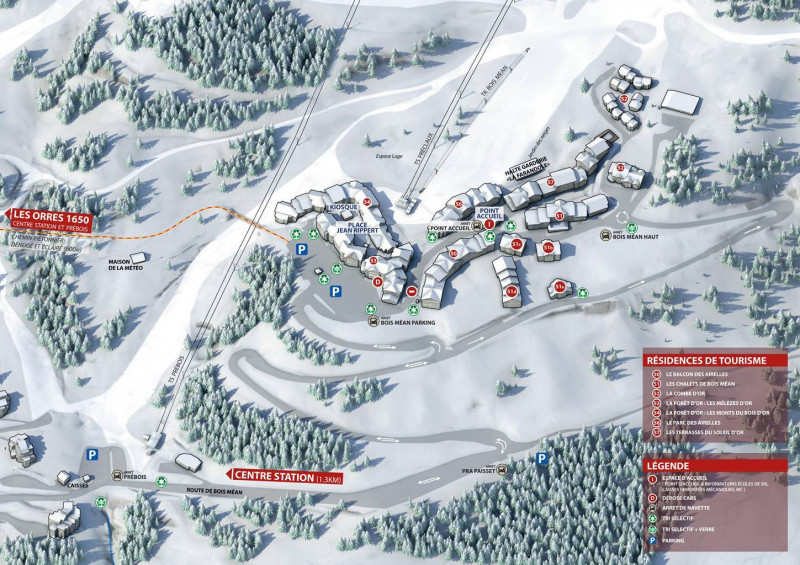Select the Kiosque map label
The width and height of the screenshot is (800, 565).
pos(343,207)
